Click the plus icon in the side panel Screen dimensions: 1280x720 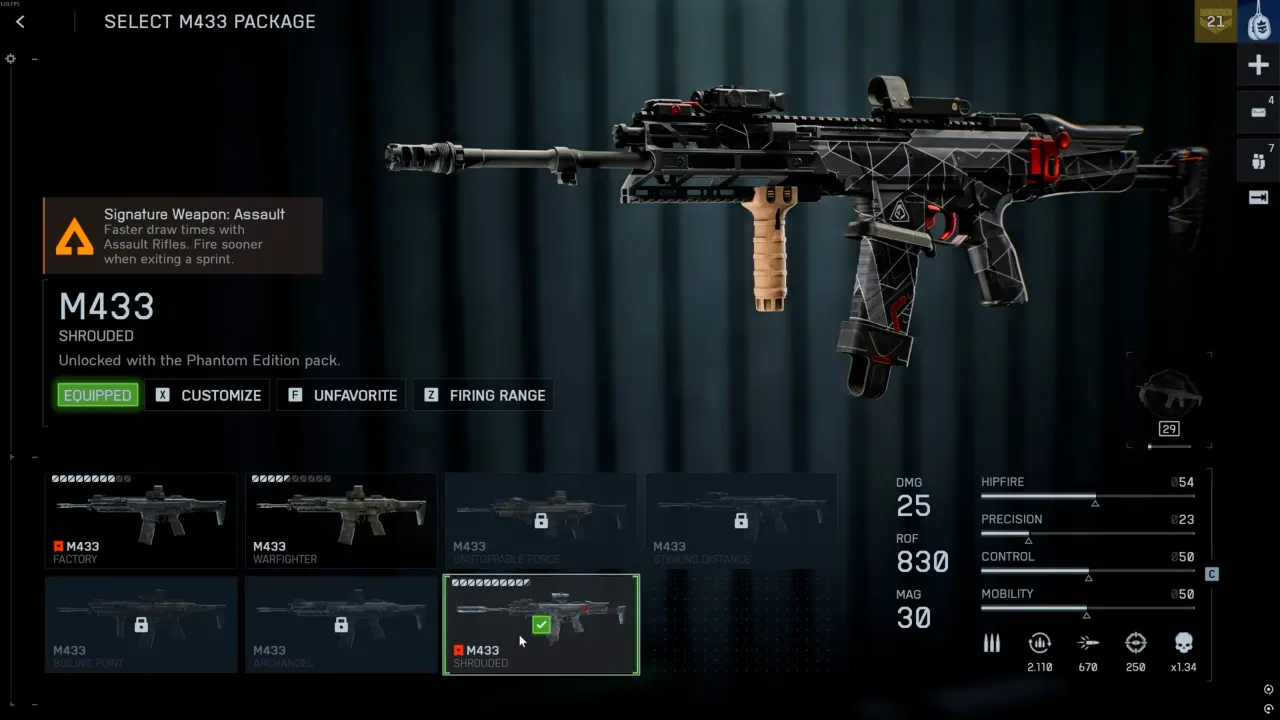click(x=1259, y=66)
